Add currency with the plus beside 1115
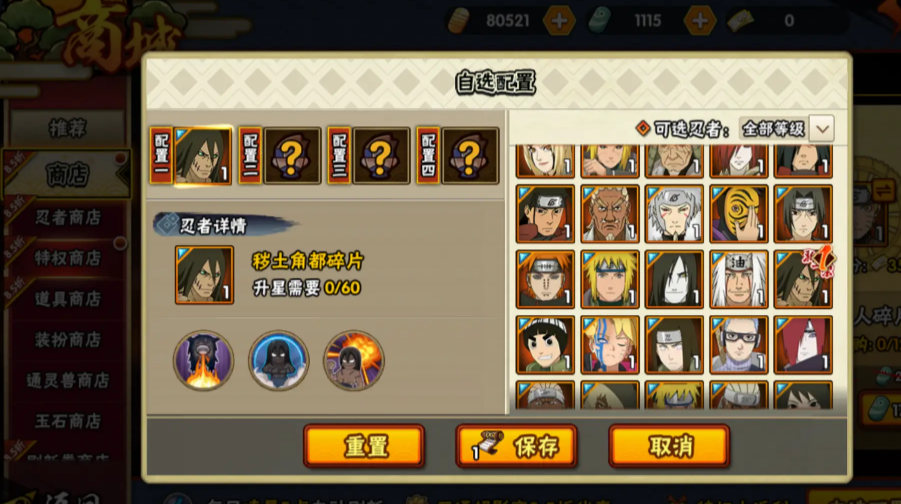This screenshot has height=504, width=901. coord(700,20)
